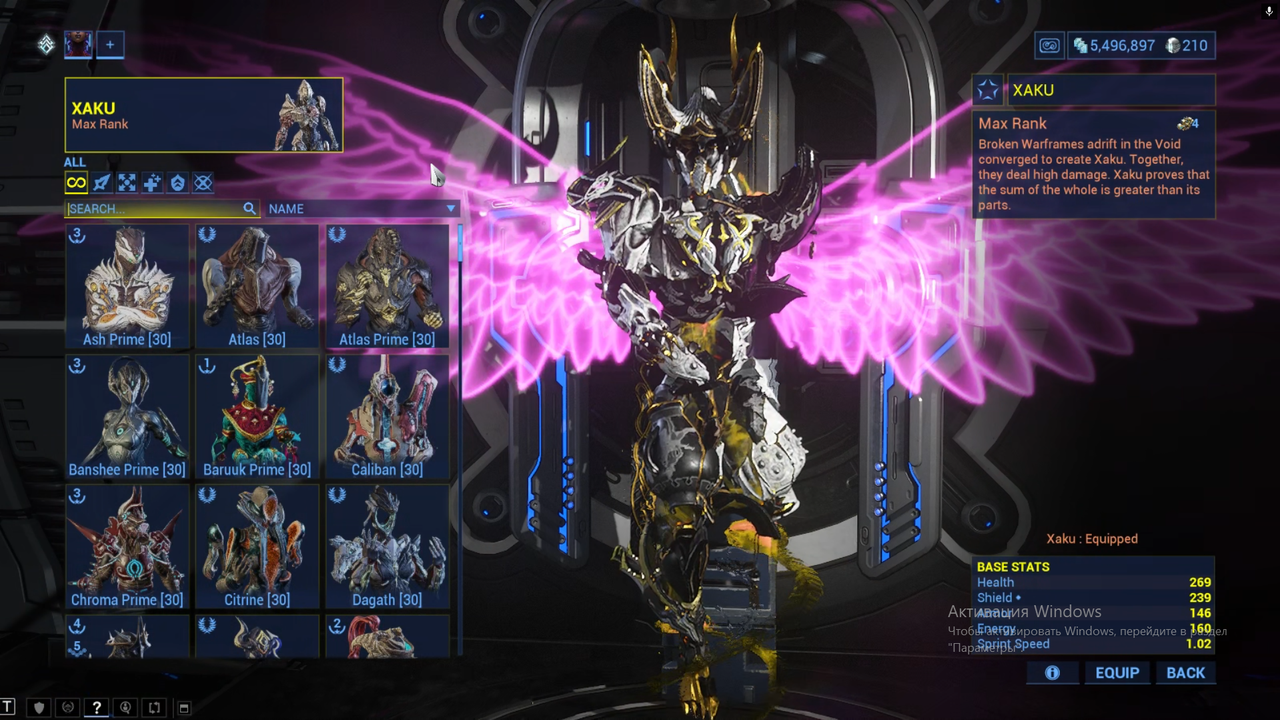The image size is (1280, 720).
Task: Select the current Xaku Max Rank card
Action: pyautogui.click(x=204, y=115)
